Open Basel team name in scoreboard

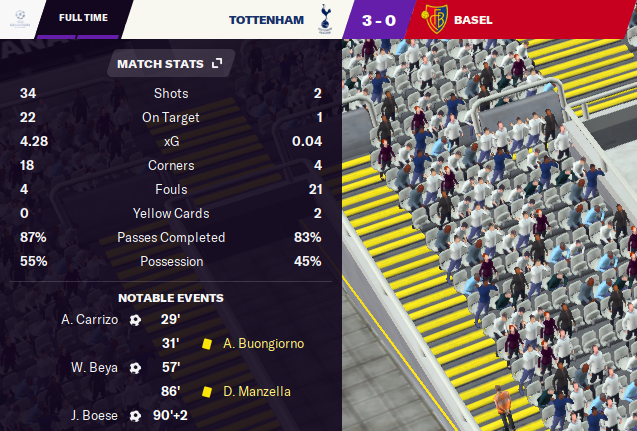[471, 20]
